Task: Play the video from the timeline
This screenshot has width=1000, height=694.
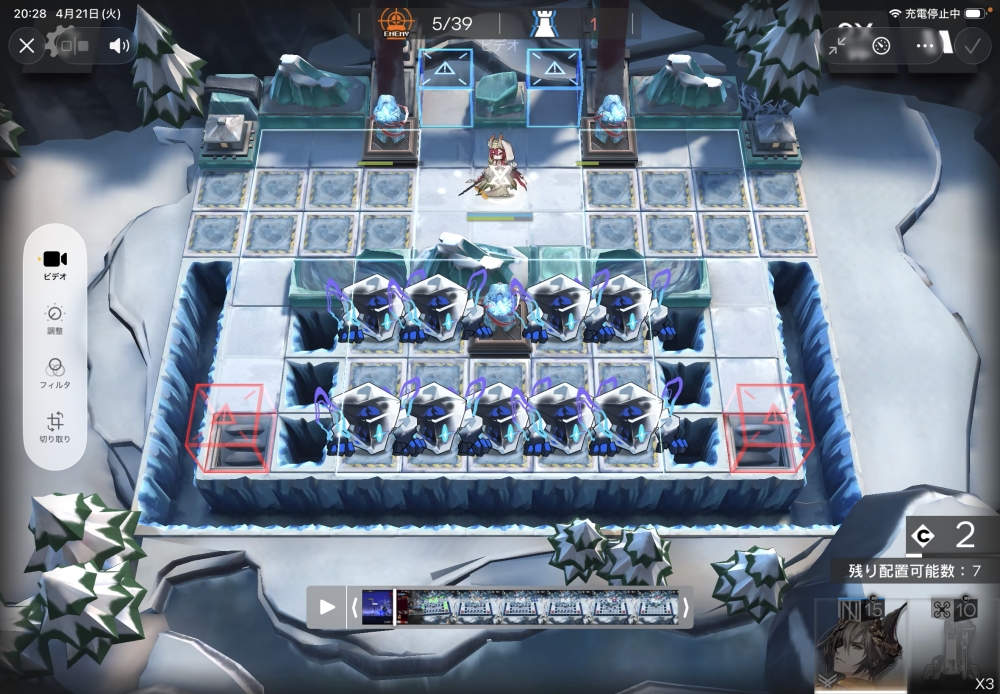Action: (327, 607)
